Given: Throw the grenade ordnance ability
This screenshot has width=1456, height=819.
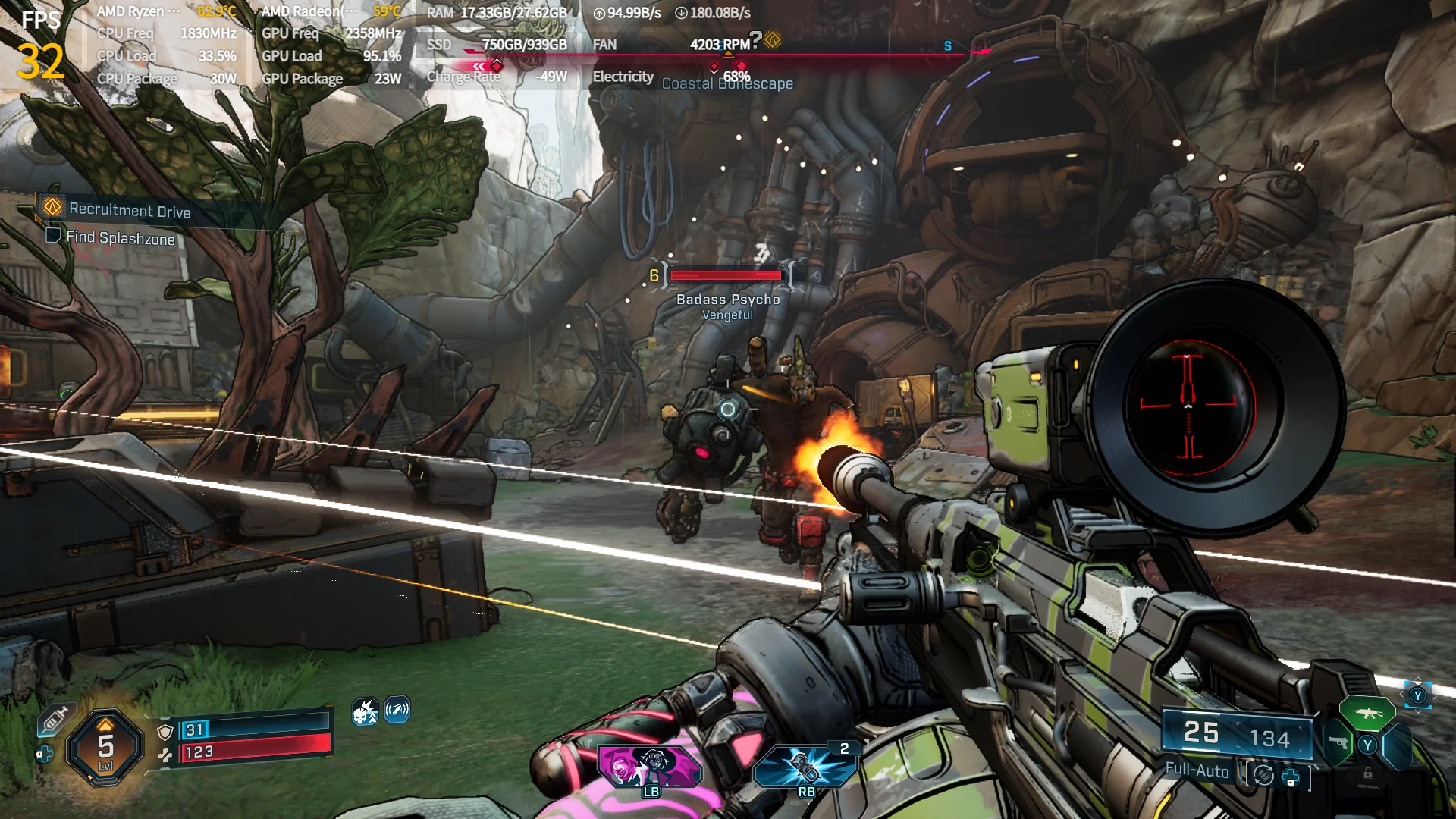Looking at the screenshot, I should click(x=805, y=766).
